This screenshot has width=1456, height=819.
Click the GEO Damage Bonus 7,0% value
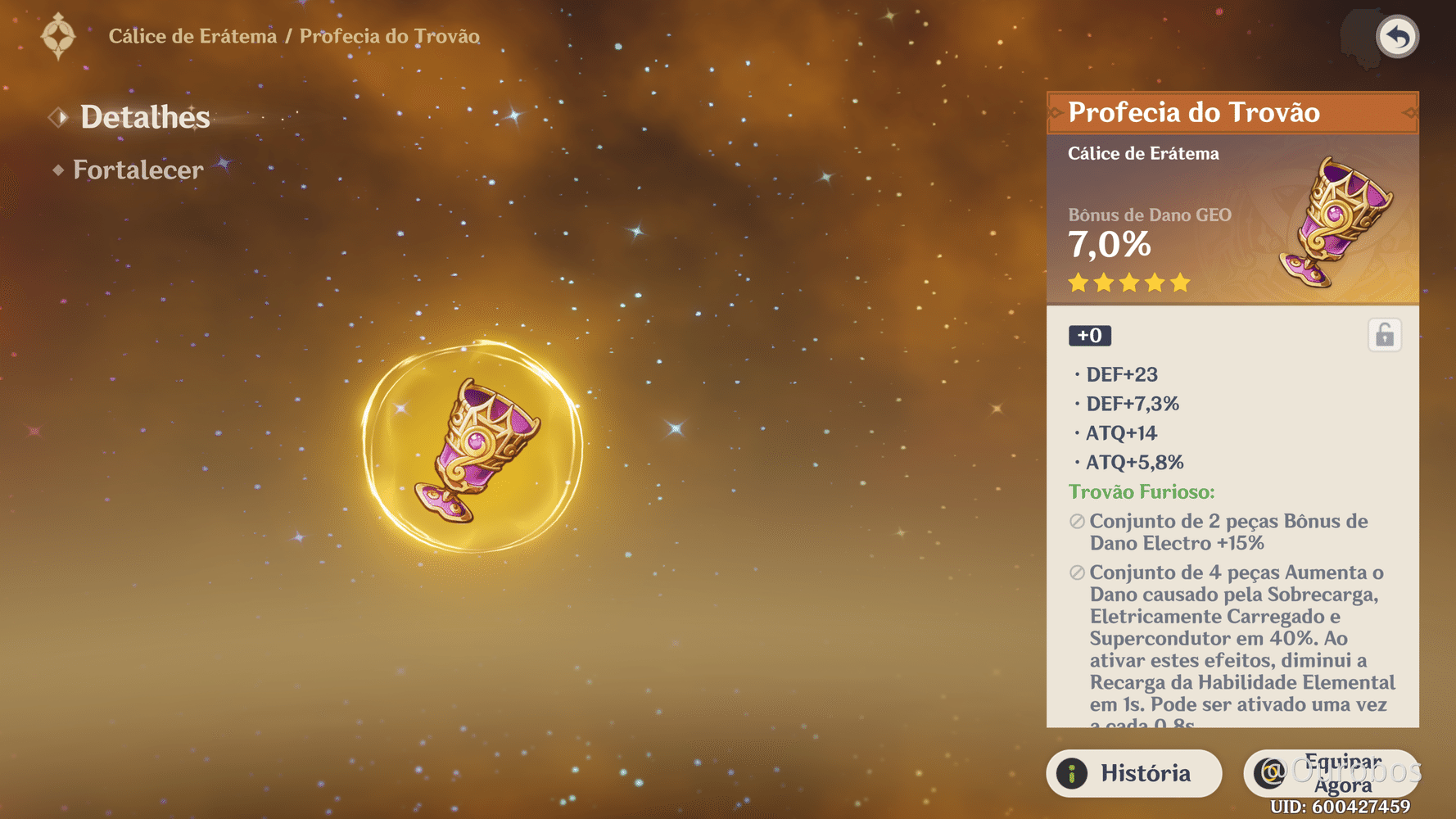1110,243
